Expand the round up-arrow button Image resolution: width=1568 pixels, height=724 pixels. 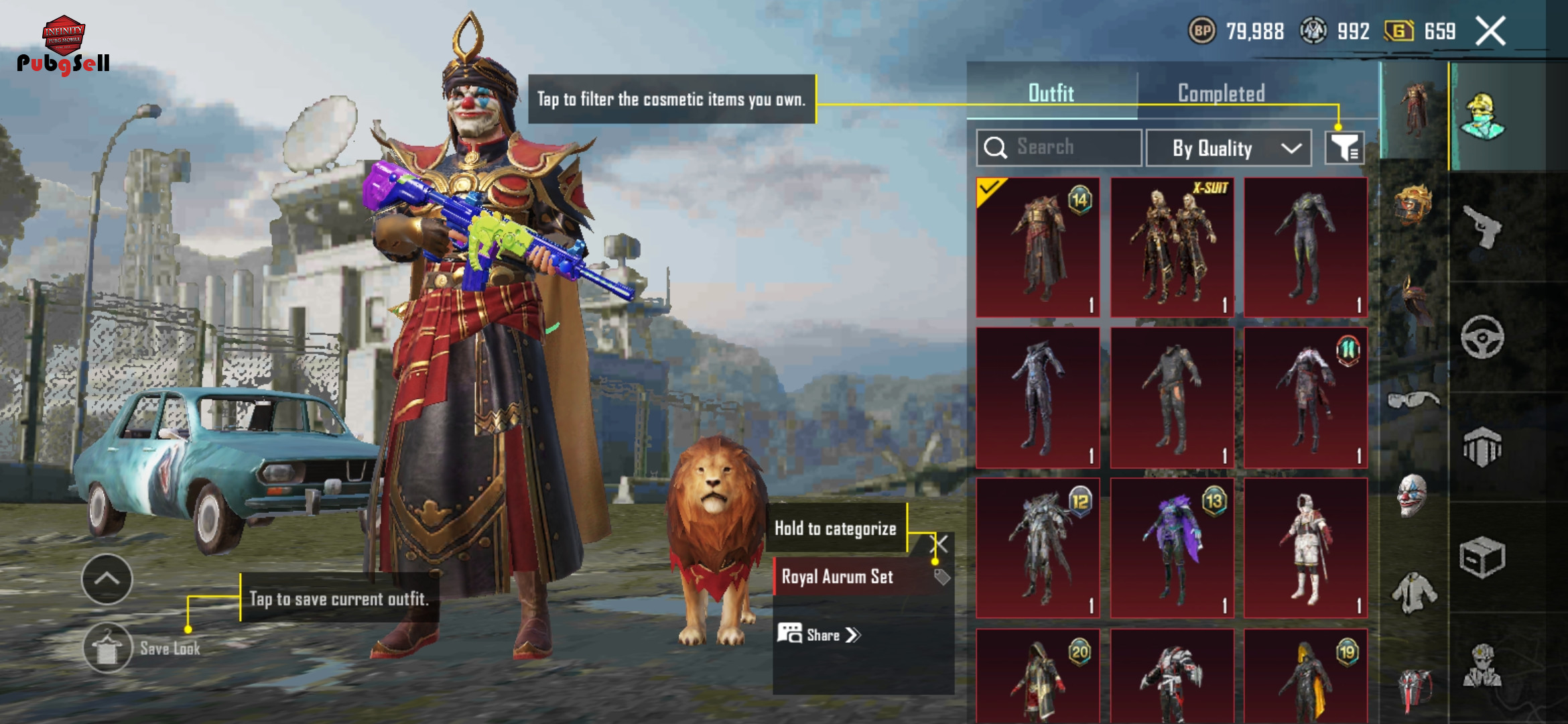[x=107, y=579]
